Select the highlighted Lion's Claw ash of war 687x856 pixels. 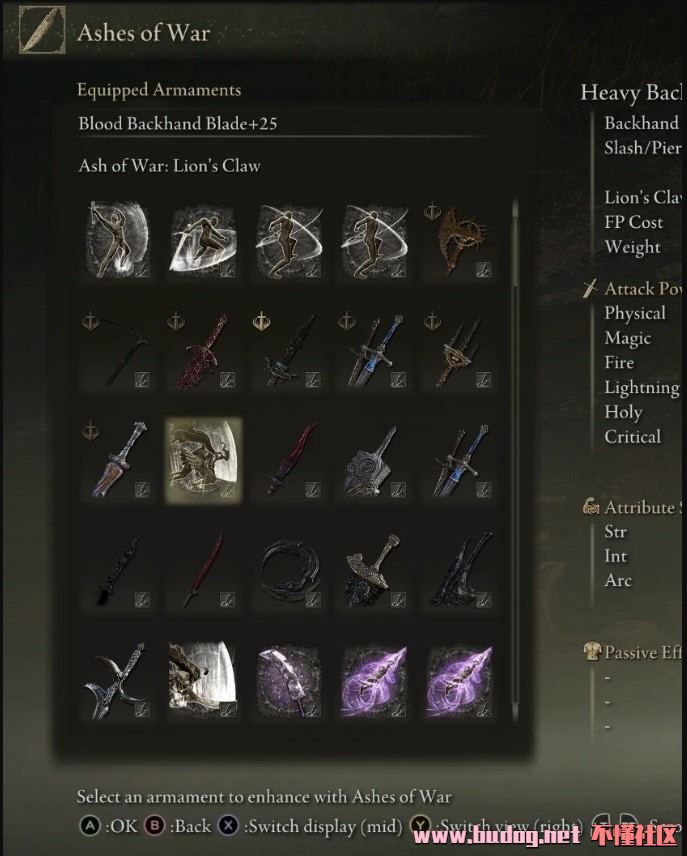203,458
